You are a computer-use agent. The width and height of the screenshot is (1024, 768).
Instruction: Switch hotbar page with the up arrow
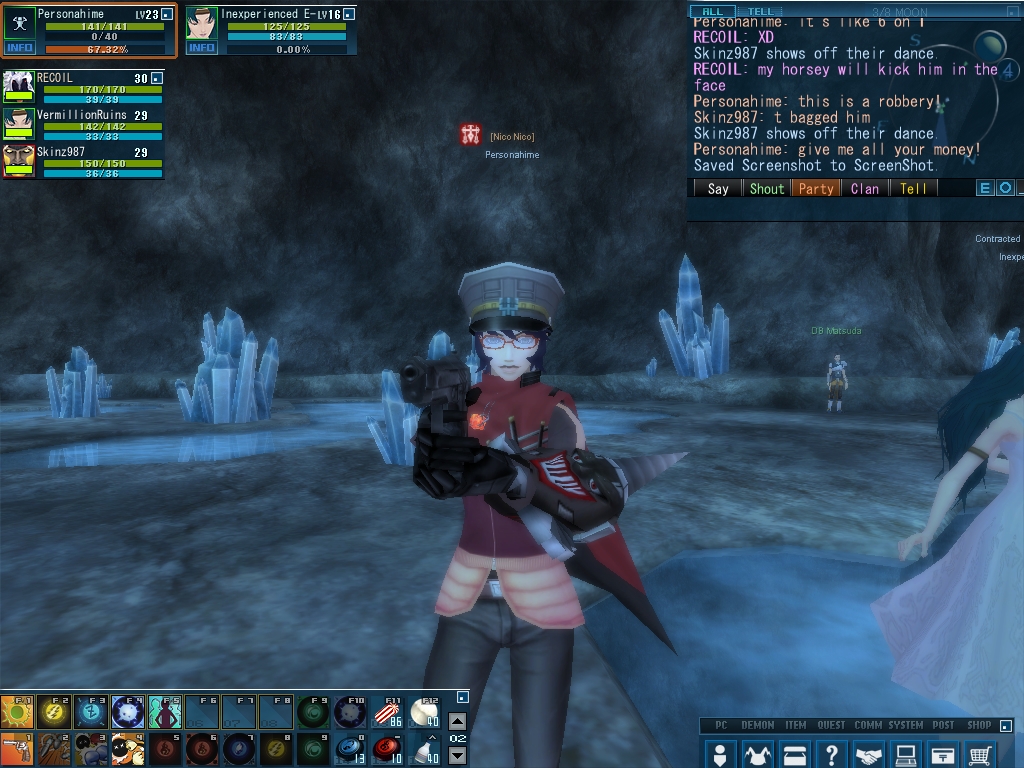point(457,721)
